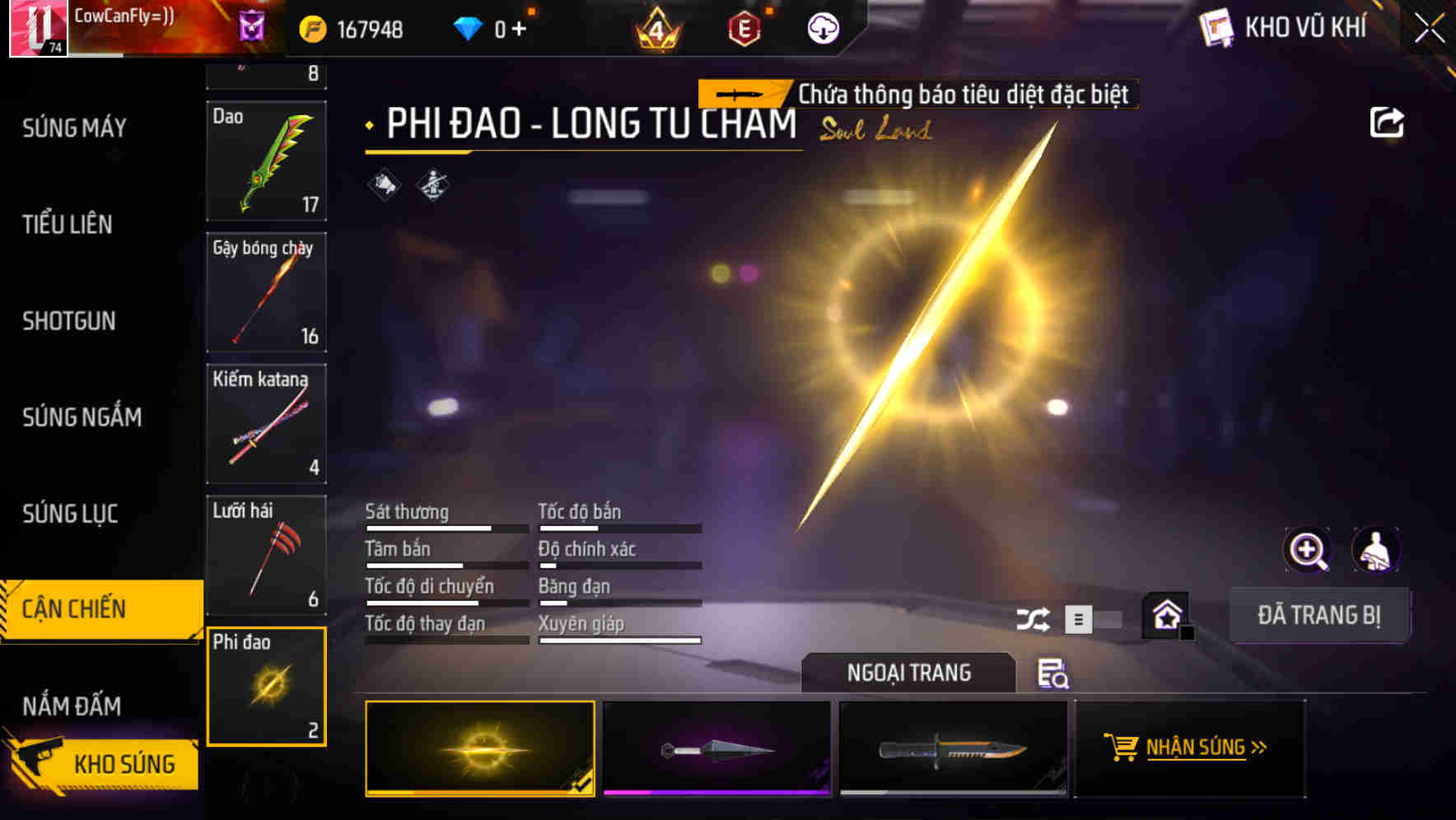Click the character preview icon beside the magnifier
Viewport: 1456px width, 820px height.
click(1376, 550)
